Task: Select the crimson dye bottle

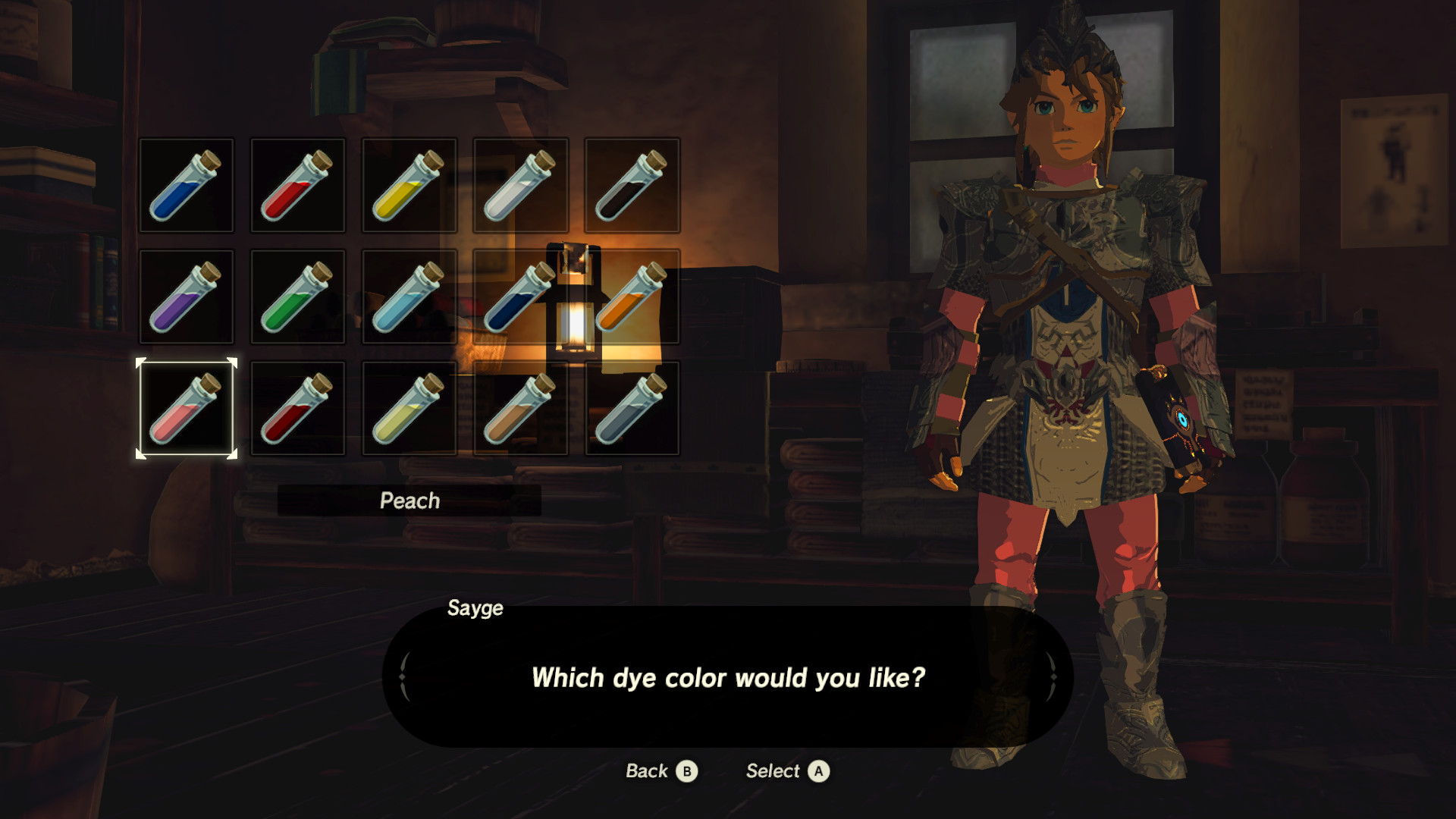Action: (298, 409)
